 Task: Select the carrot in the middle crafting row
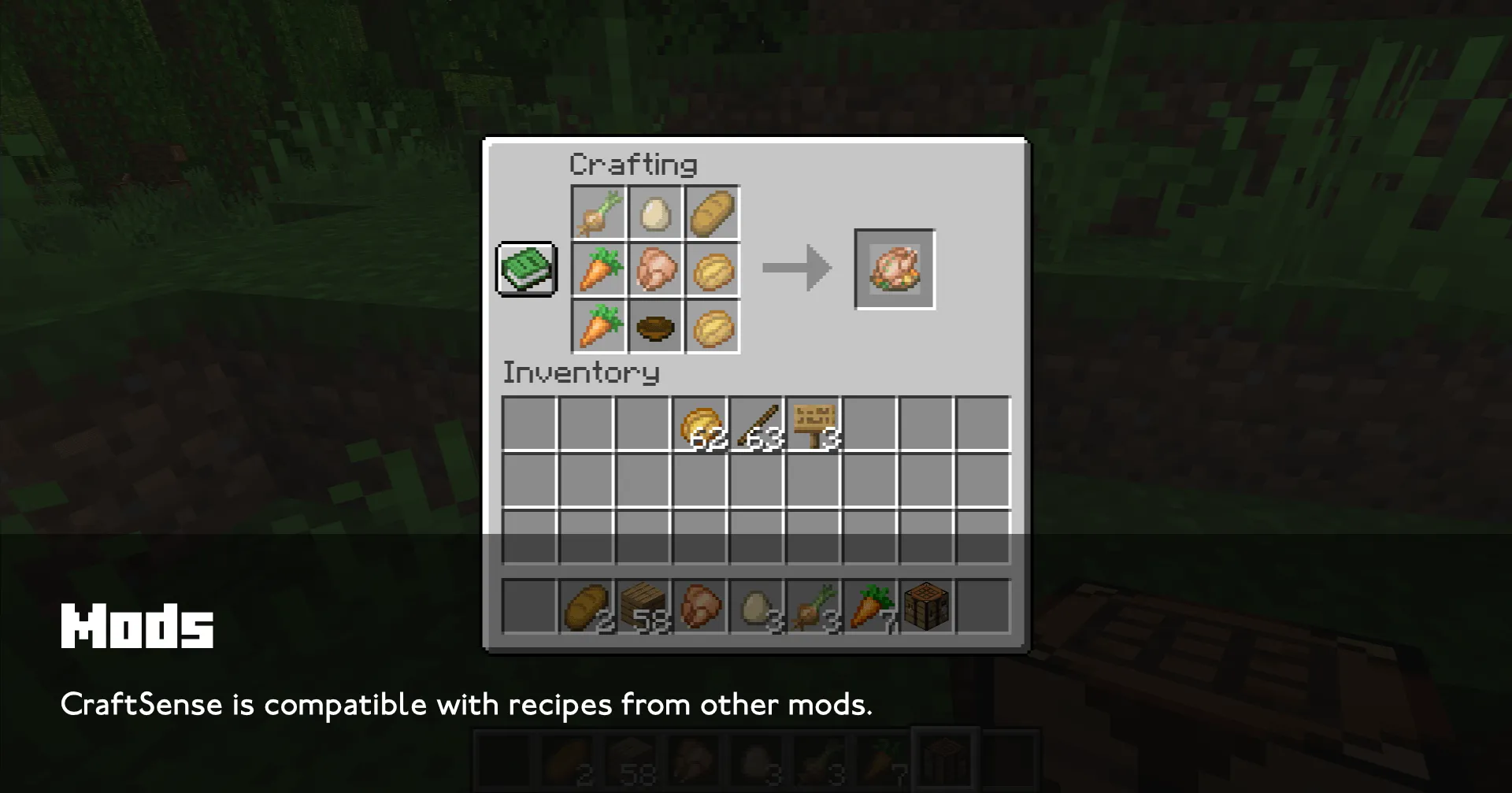[x=598, y=270]
